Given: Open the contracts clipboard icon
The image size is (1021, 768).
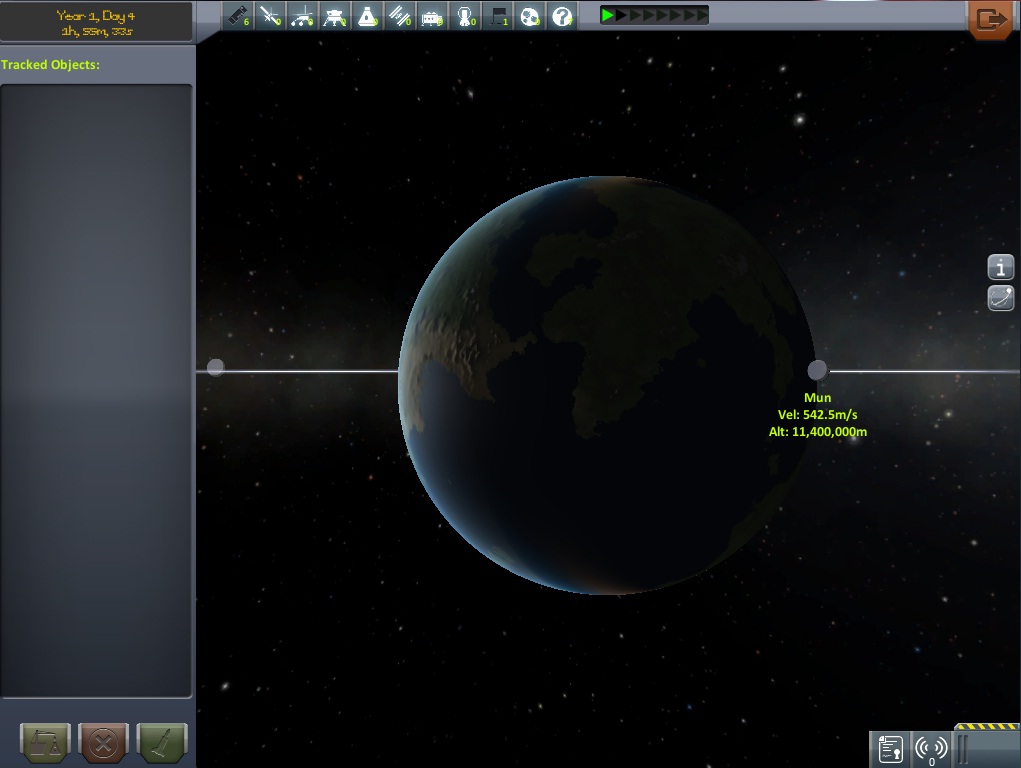Looking at the screenshot, I should 890,748.
